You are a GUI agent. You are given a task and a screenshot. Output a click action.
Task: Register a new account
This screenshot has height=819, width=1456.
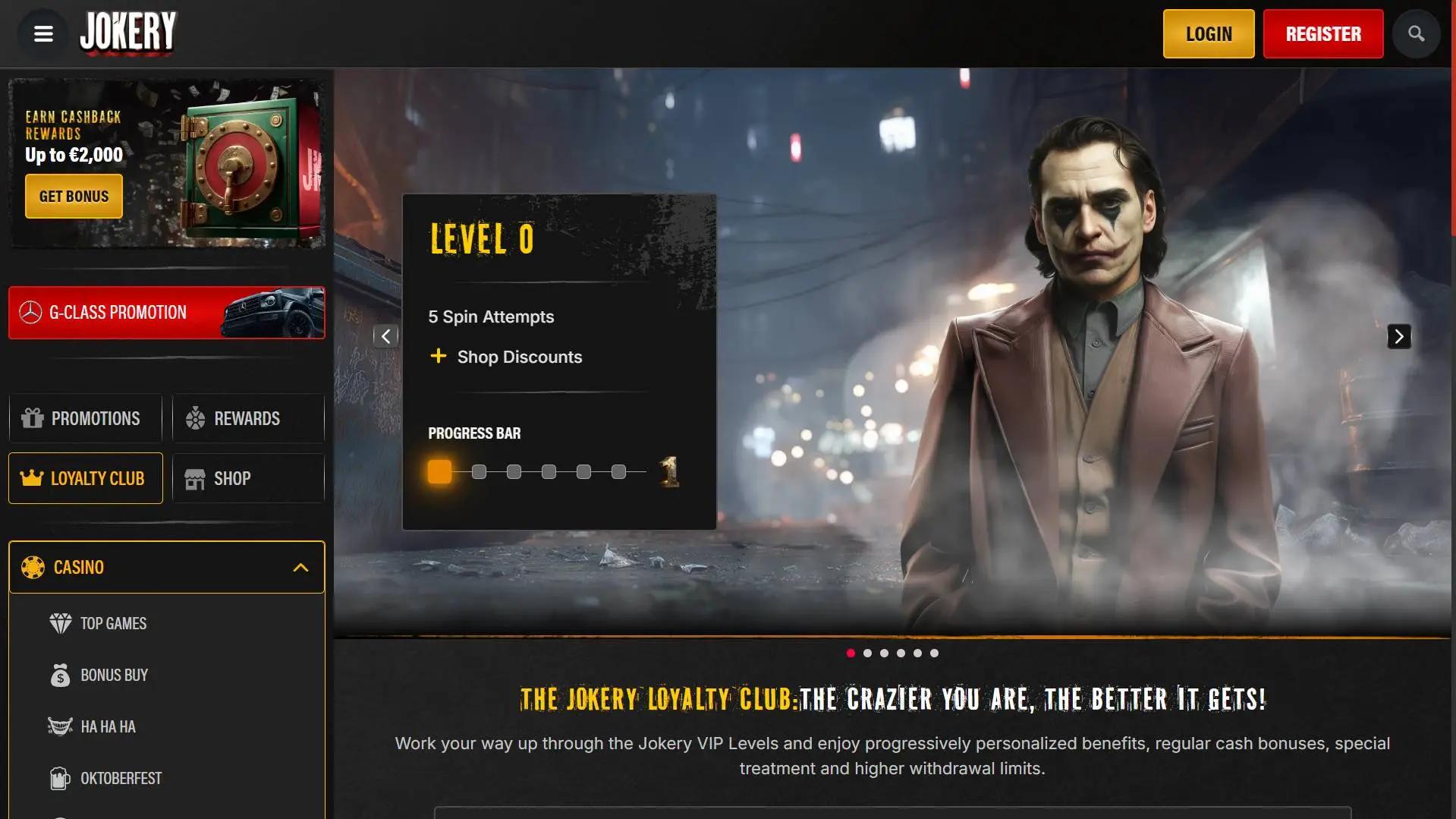(1322, 34)
